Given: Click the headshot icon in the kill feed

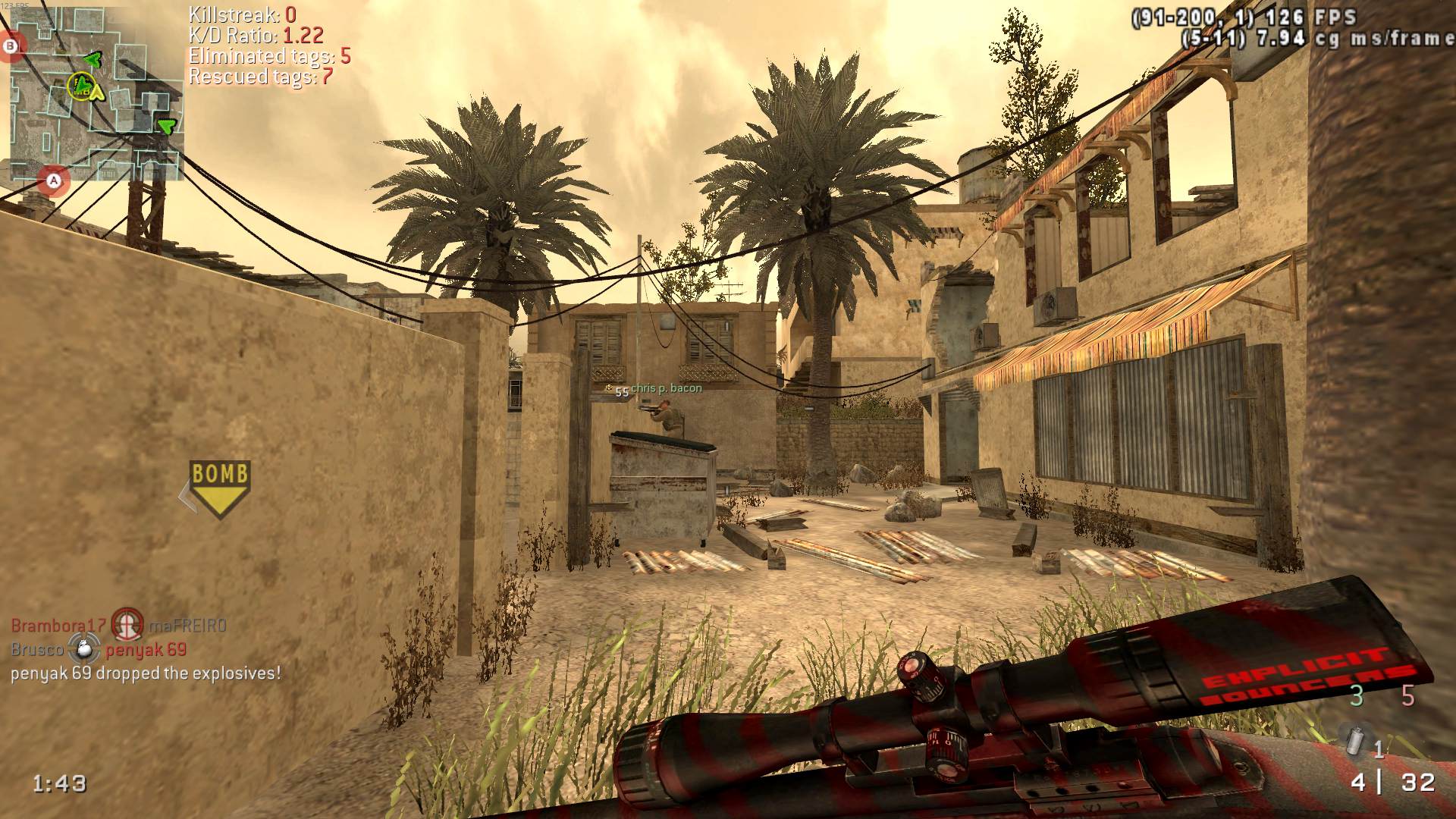Looking at the screenshot, I should [x=127, y=625].
